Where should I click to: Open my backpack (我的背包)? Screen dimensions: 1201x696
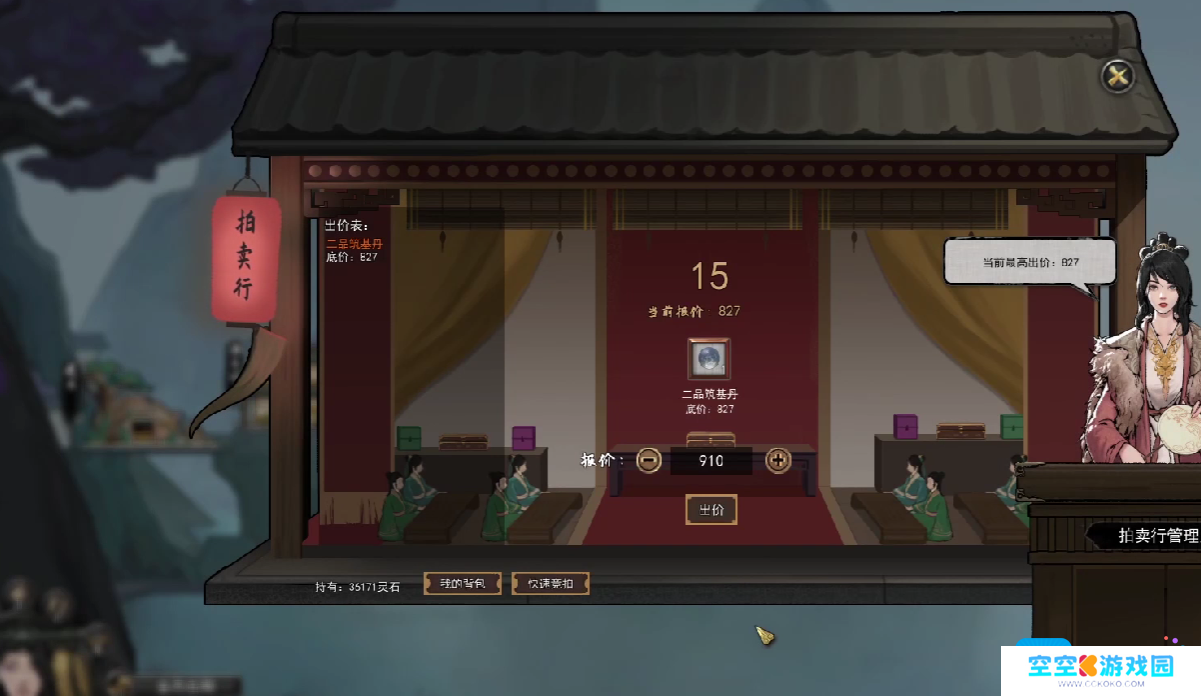pos(462,583)
